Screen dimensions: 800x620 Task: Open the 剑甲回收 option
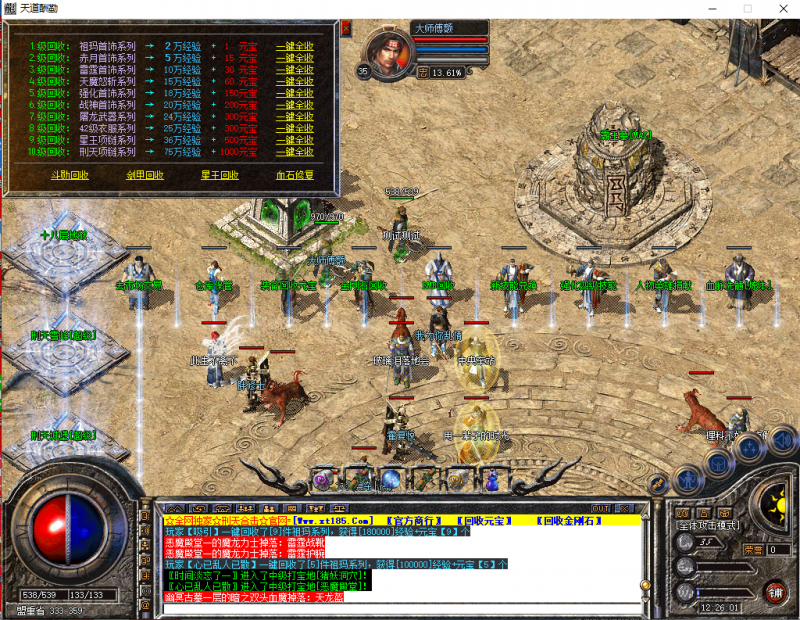tap(145, 175)
